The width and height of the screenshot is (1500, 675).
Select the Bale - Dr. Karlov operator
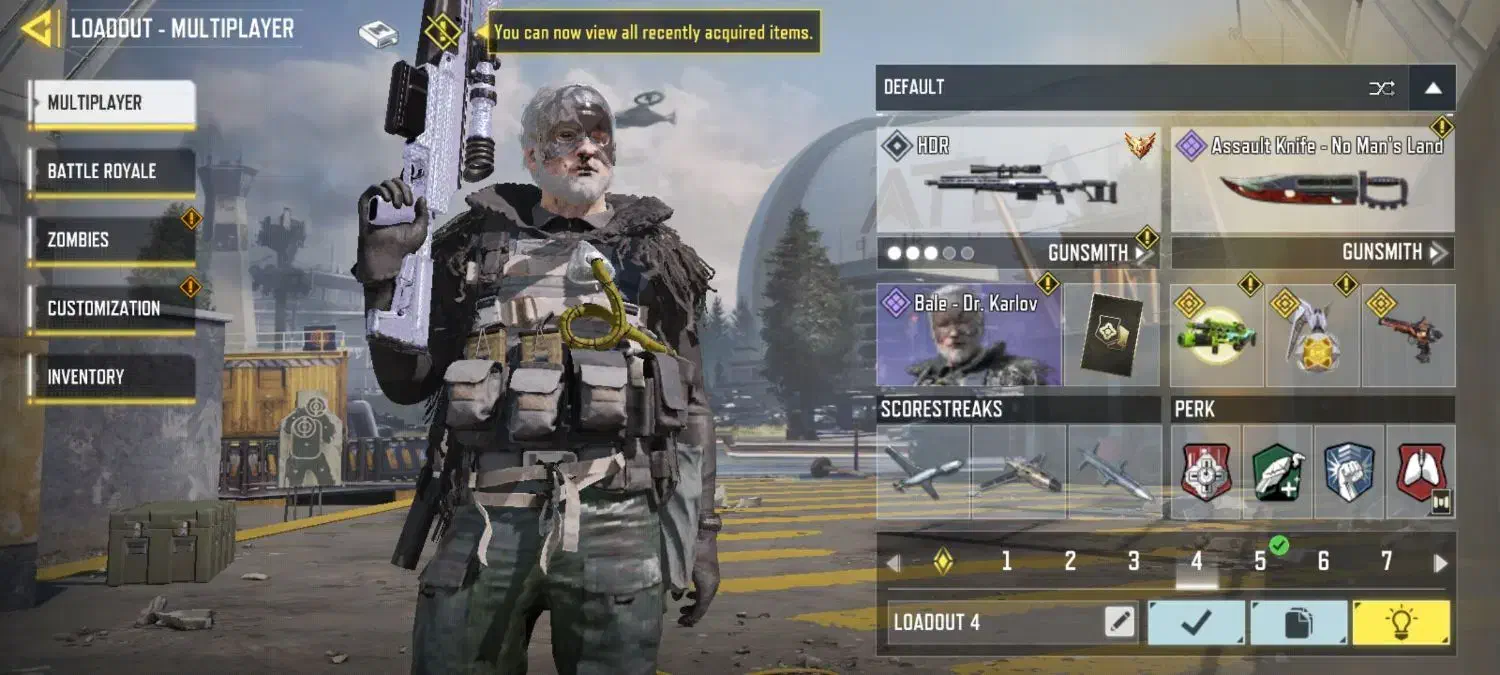tap(968, 335)
